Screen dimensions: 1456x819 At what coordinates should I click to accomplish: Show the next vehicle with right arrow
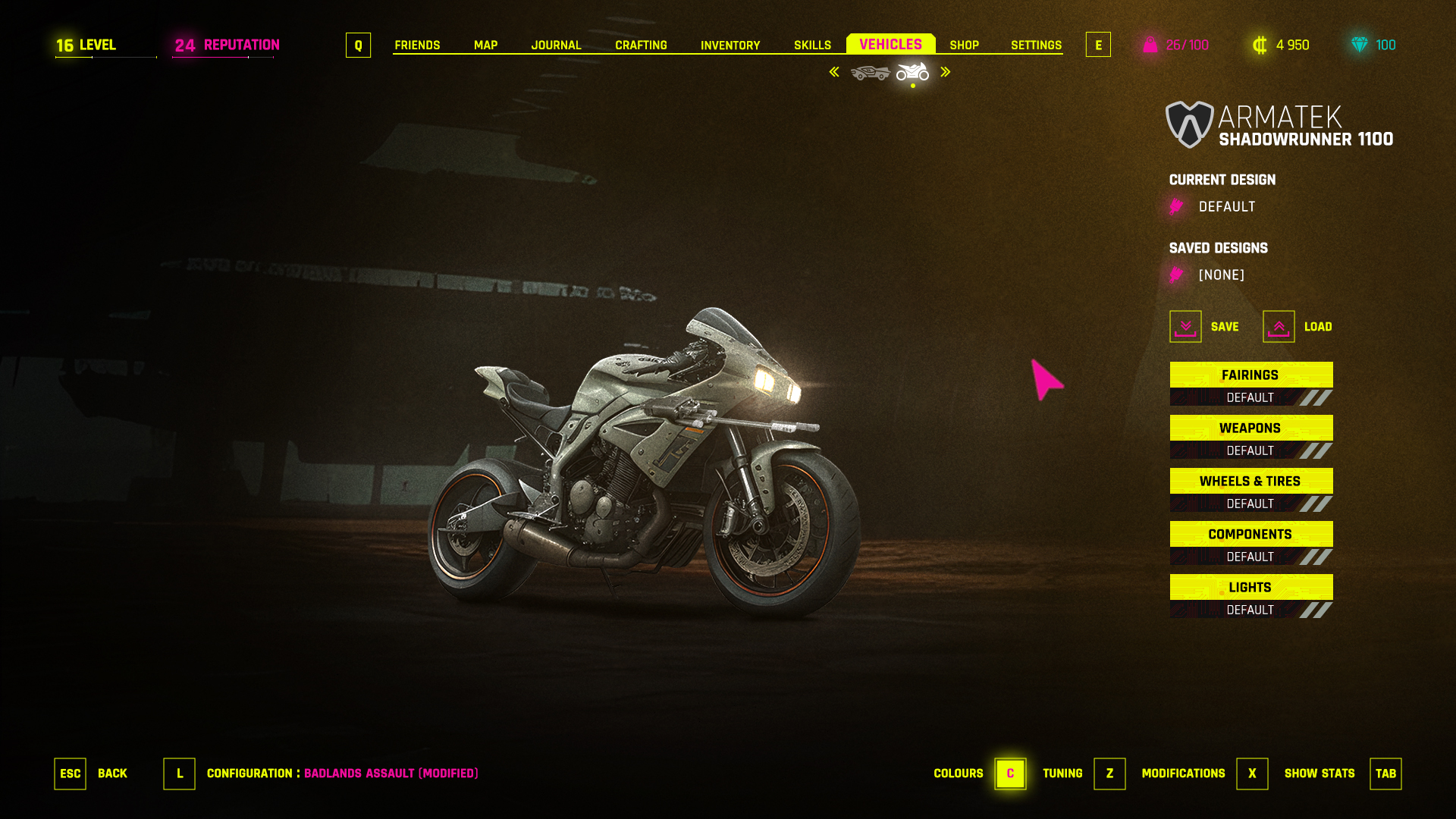click(x=946, y=72)
